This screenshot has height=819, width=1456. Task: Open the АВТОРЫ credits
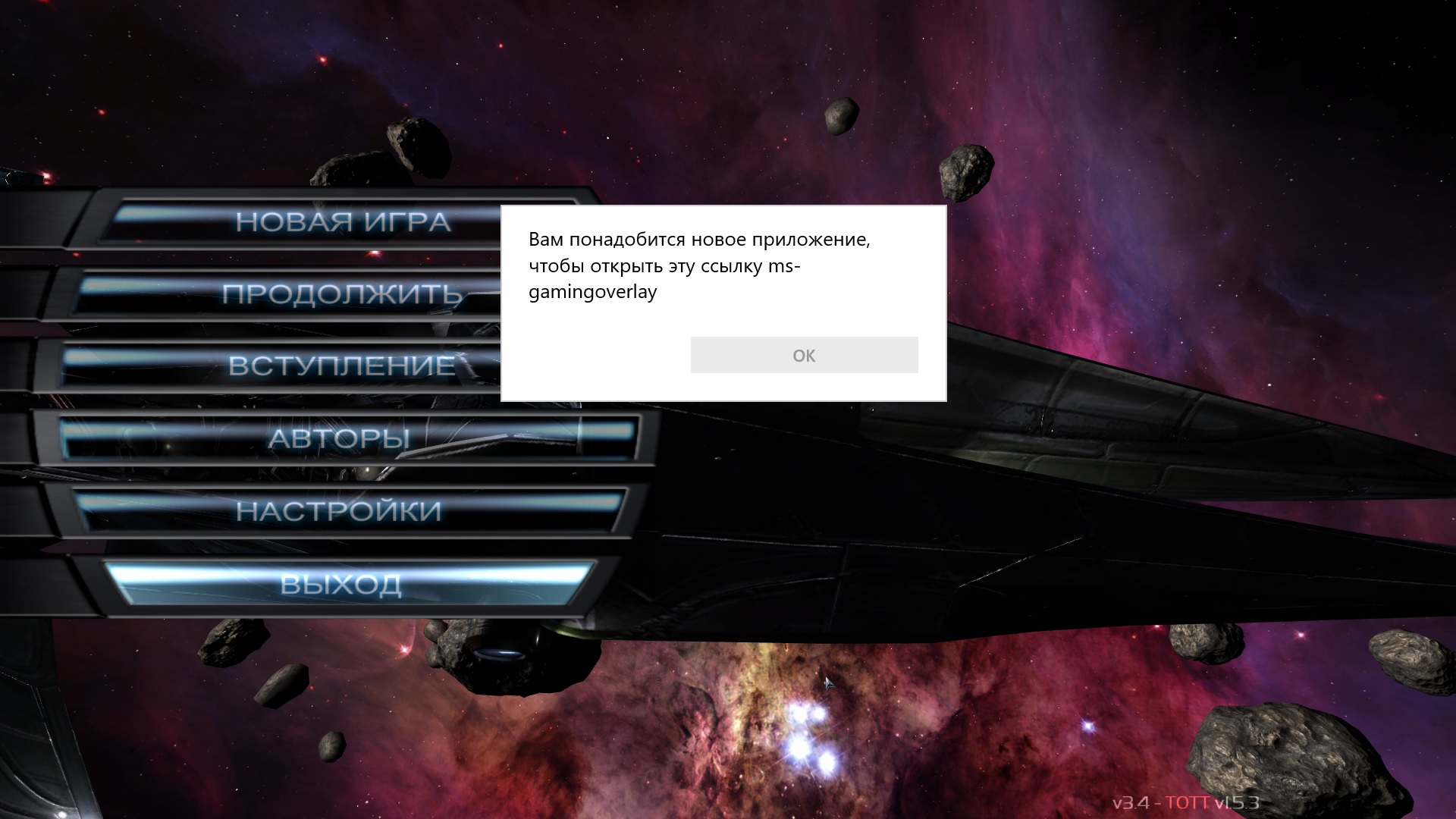(339, 438)
